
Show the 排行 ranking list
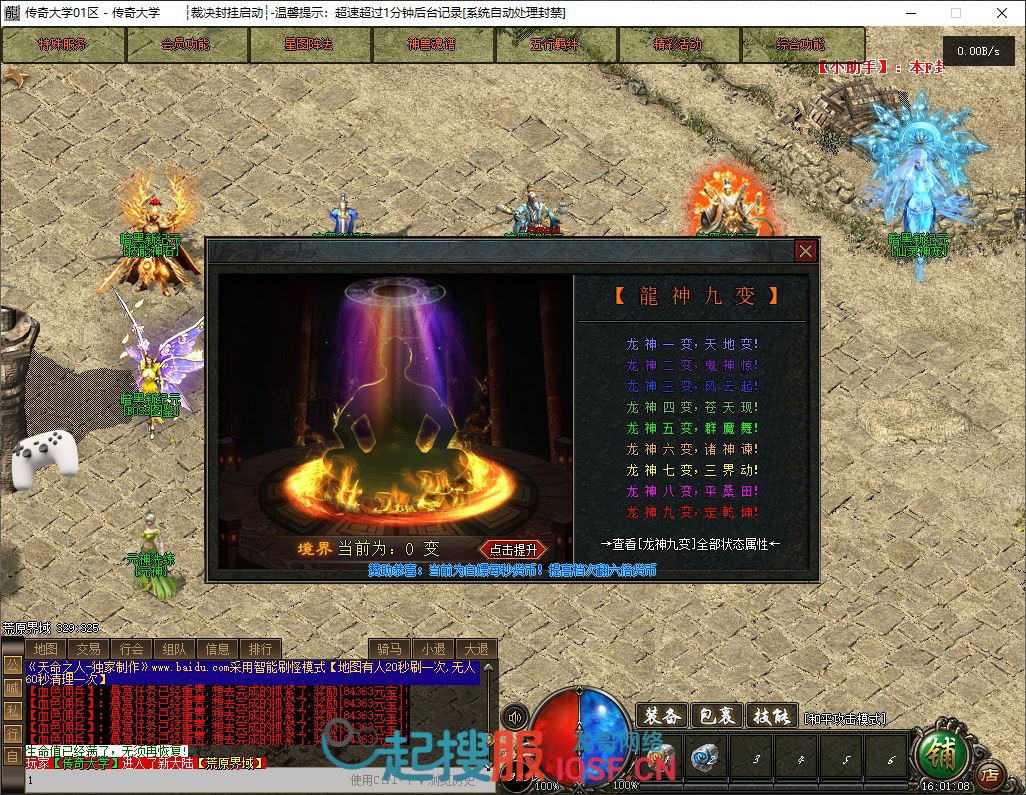[x=260, y=649]
